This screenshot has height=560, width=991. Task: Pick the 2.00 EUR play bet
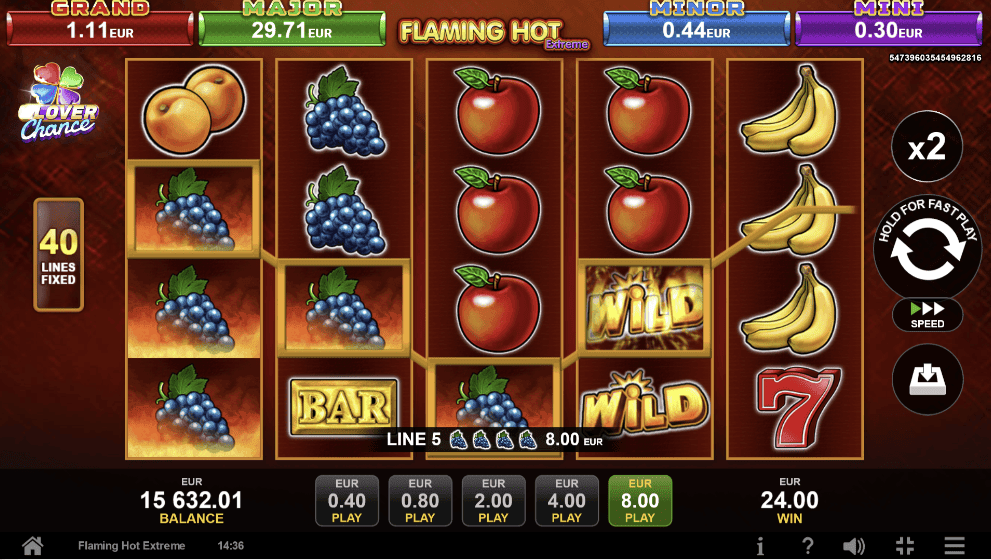tap(493, 500)
